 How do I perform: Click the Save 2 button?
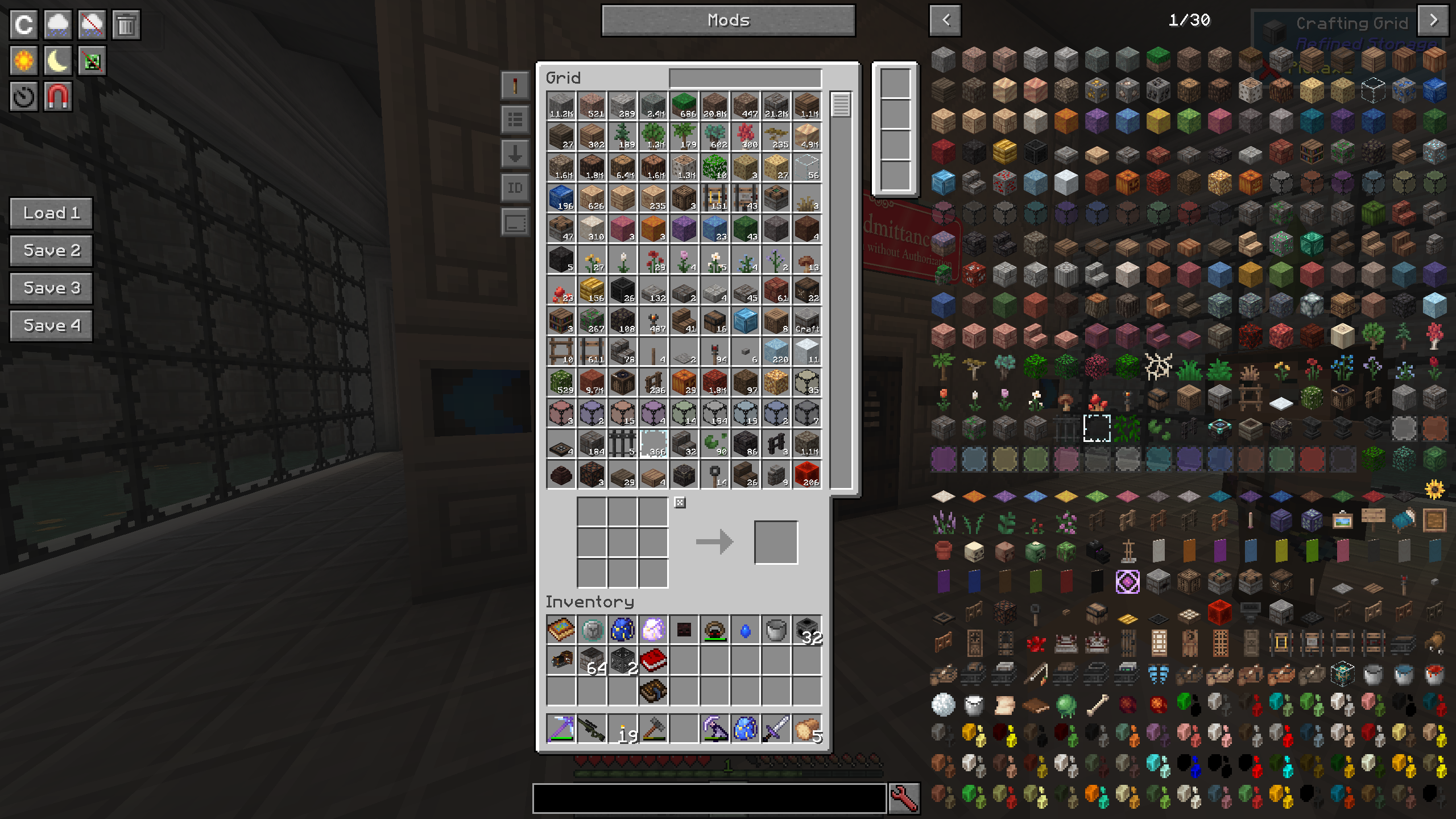tap(51, 251)
